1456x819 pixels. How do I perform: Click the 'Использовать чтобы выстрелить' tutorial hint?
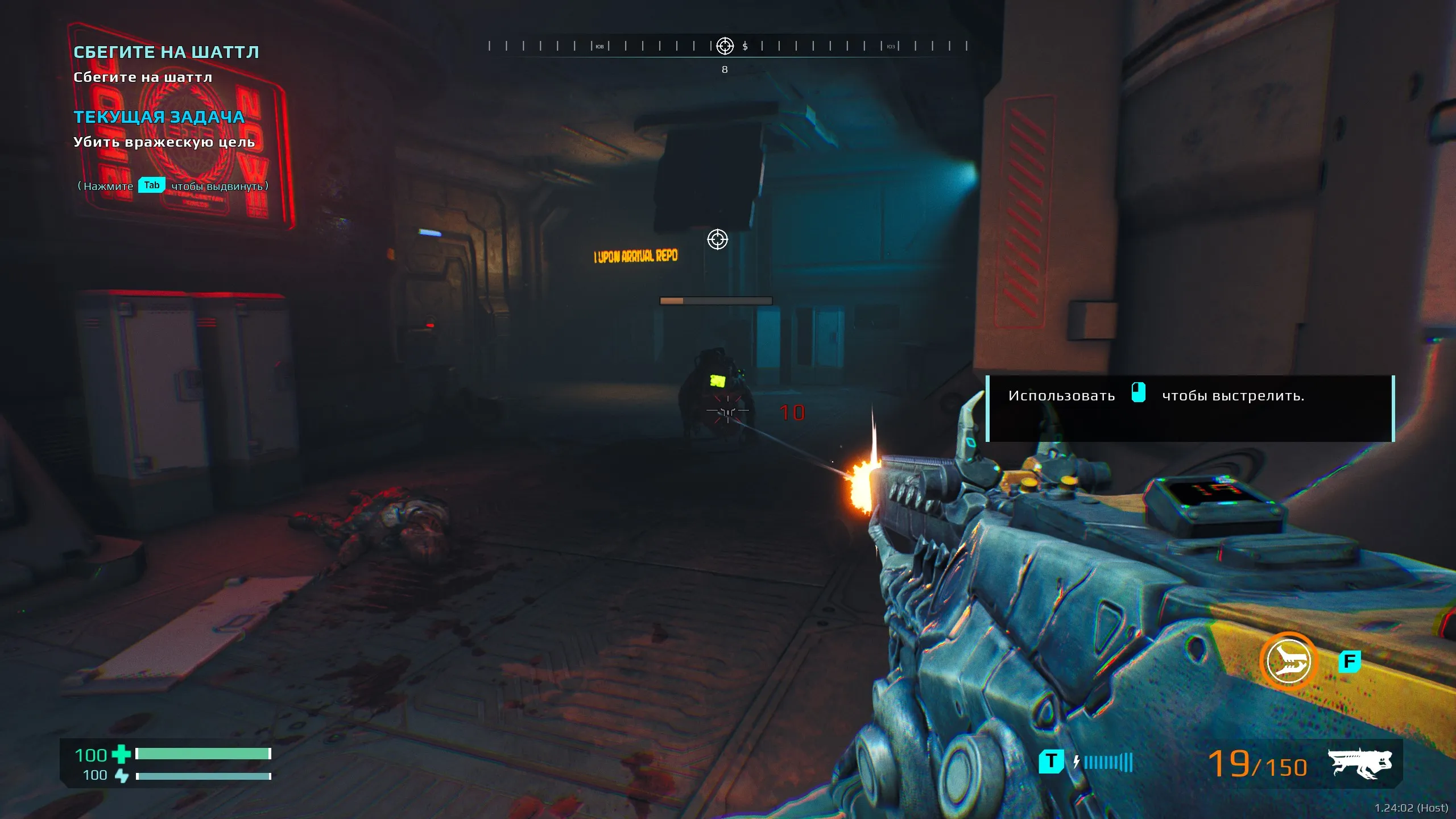click(x=1190, y=408)
